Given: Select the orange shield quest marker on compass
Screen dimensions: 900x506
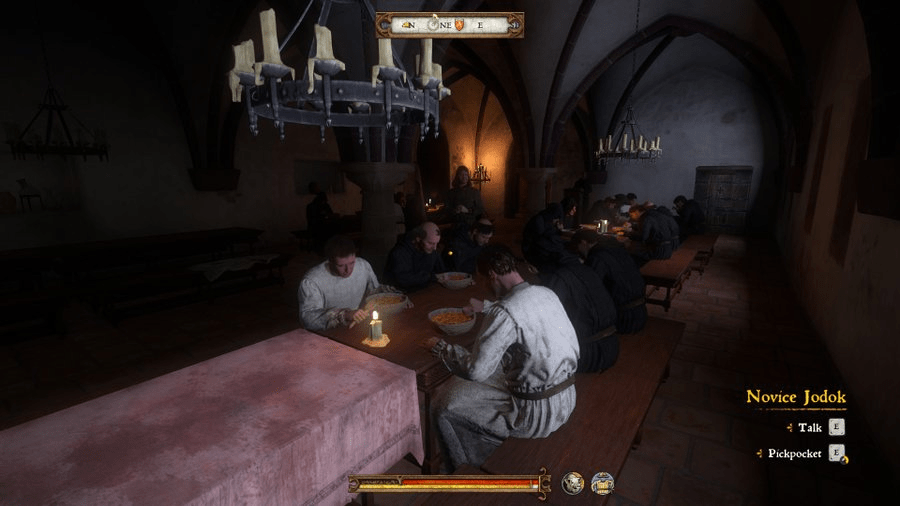Looking at the screenshot, I should (x=461, y=25).
